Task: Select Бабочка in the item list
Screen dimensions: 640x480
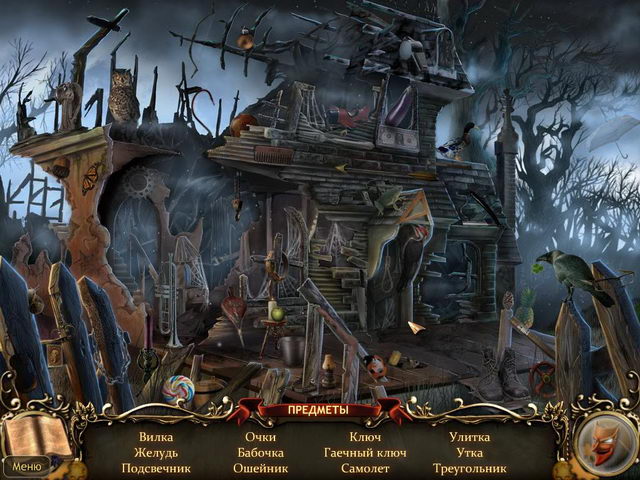Action: coord(261,452)
